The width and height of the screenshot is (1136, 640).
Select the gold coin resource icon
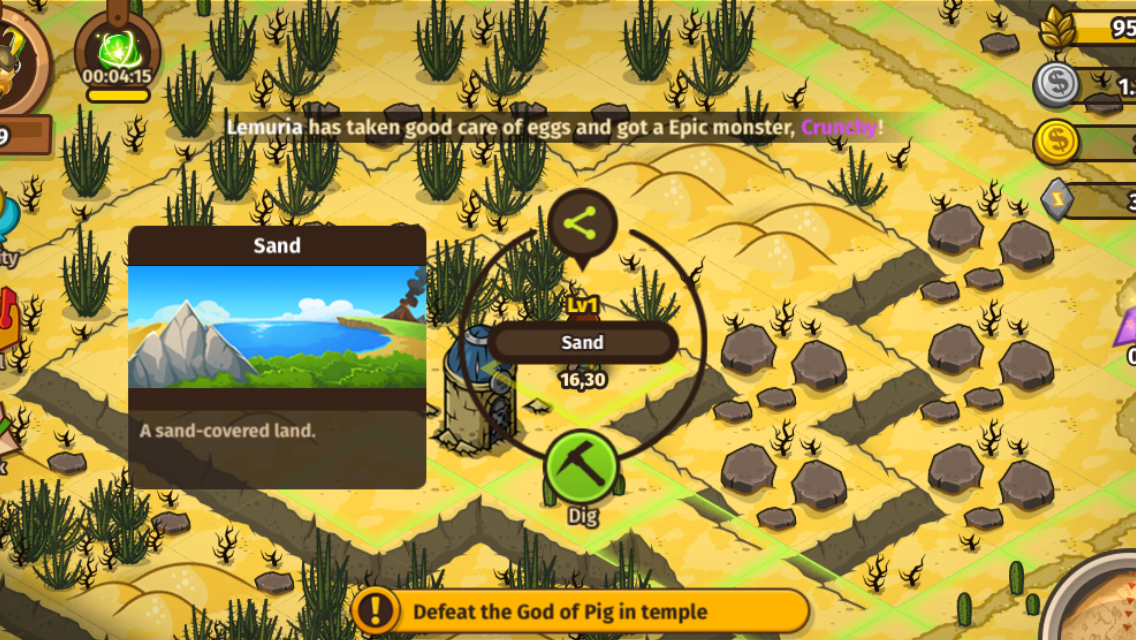pos(1056,141)
